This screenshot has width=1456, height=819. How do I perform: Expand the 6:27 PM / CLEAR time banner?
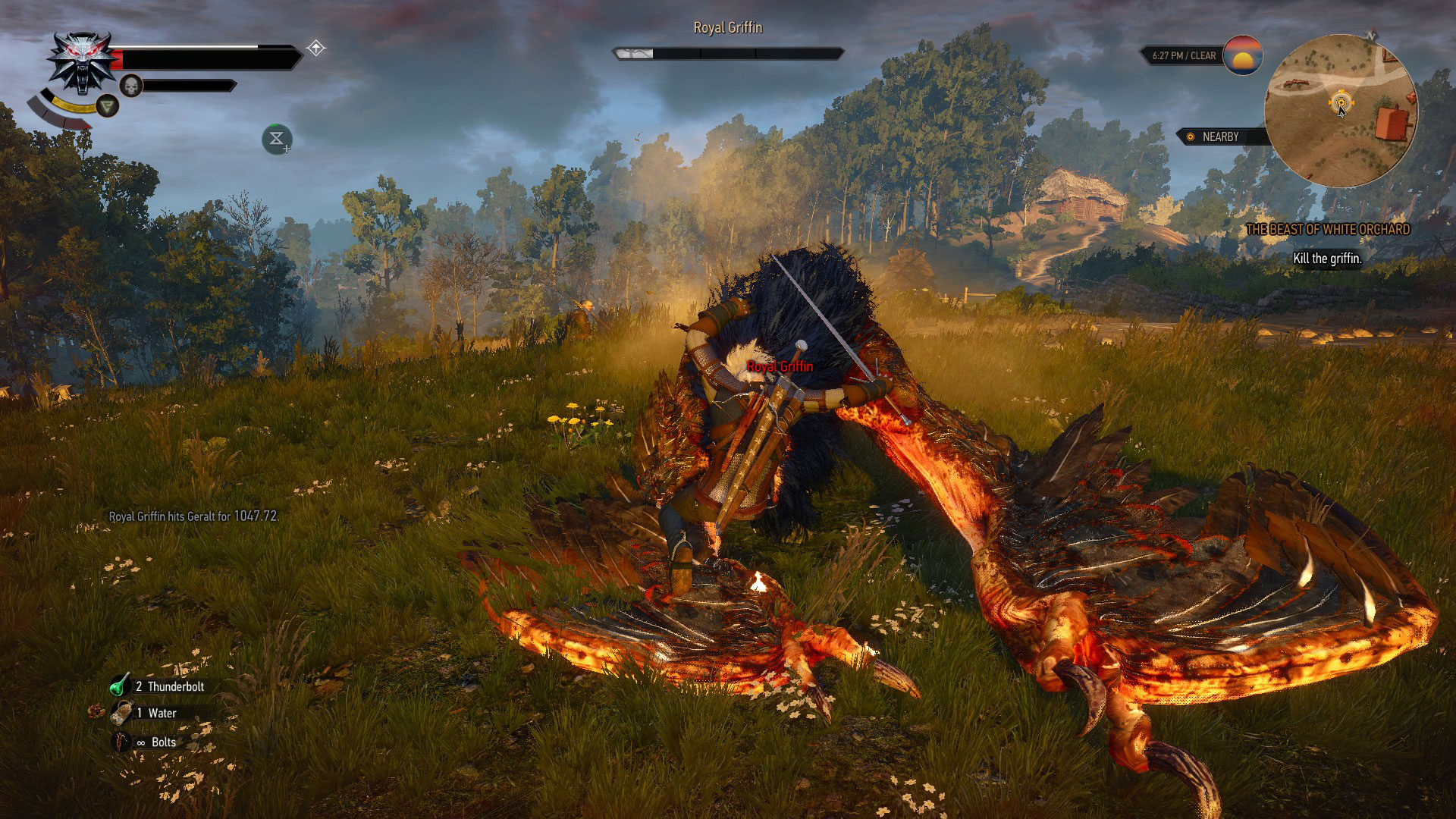pyautogui.click(x=1185, y=55)
